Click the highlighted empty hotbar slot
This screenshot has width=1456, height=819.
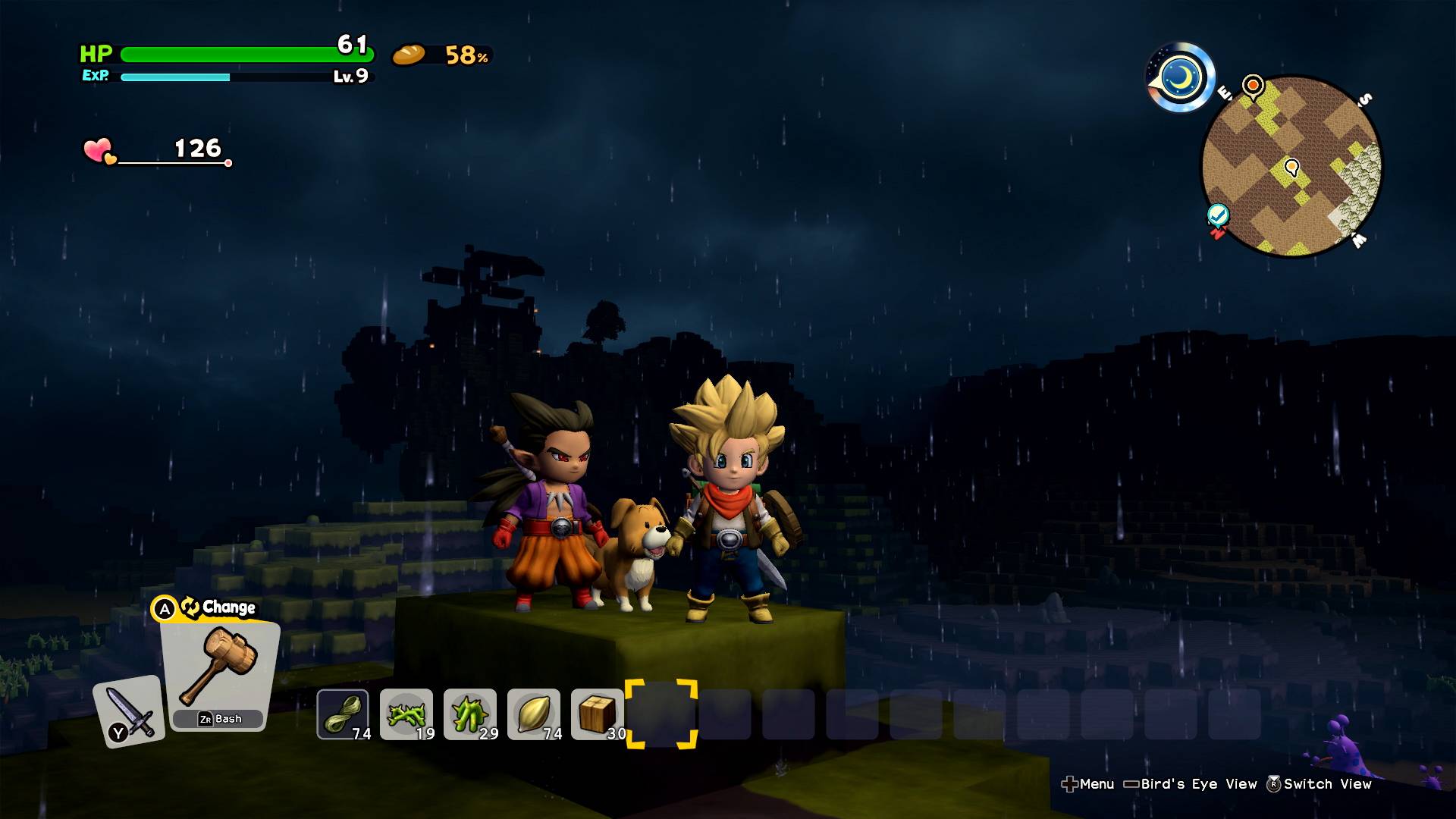tap(661, 714)
